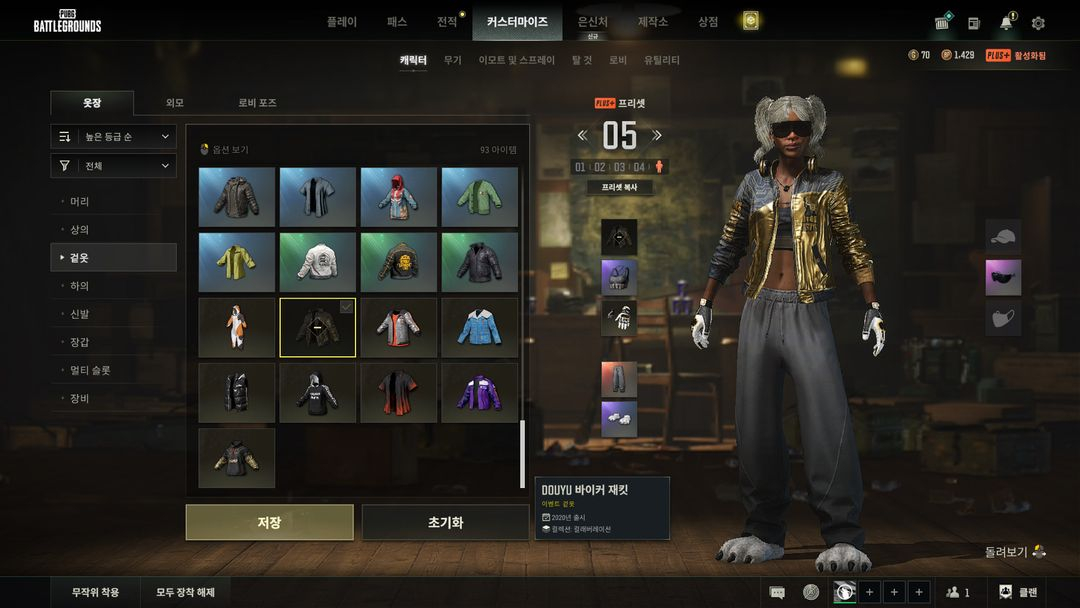Image resolution: width=1080 pixels, height=608 pixels.
Task: Open settings via the gear icon
Action: (1038, 23)
